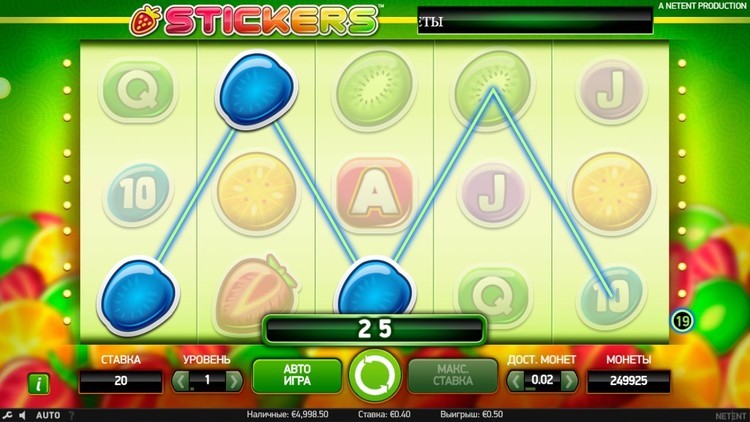Screen dimensions: 750x422
Task: Toggle sound with the speaker icon
Action: 22,414
